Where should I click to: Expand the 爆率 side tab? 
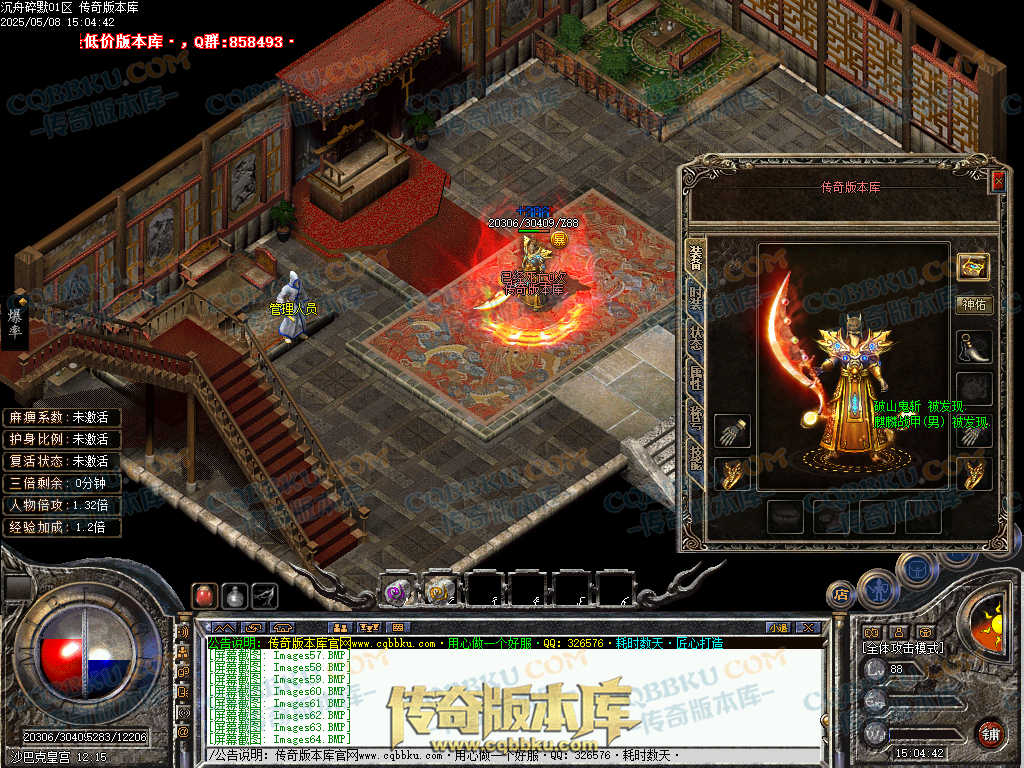pyautogui.click(x=15, y=321)
